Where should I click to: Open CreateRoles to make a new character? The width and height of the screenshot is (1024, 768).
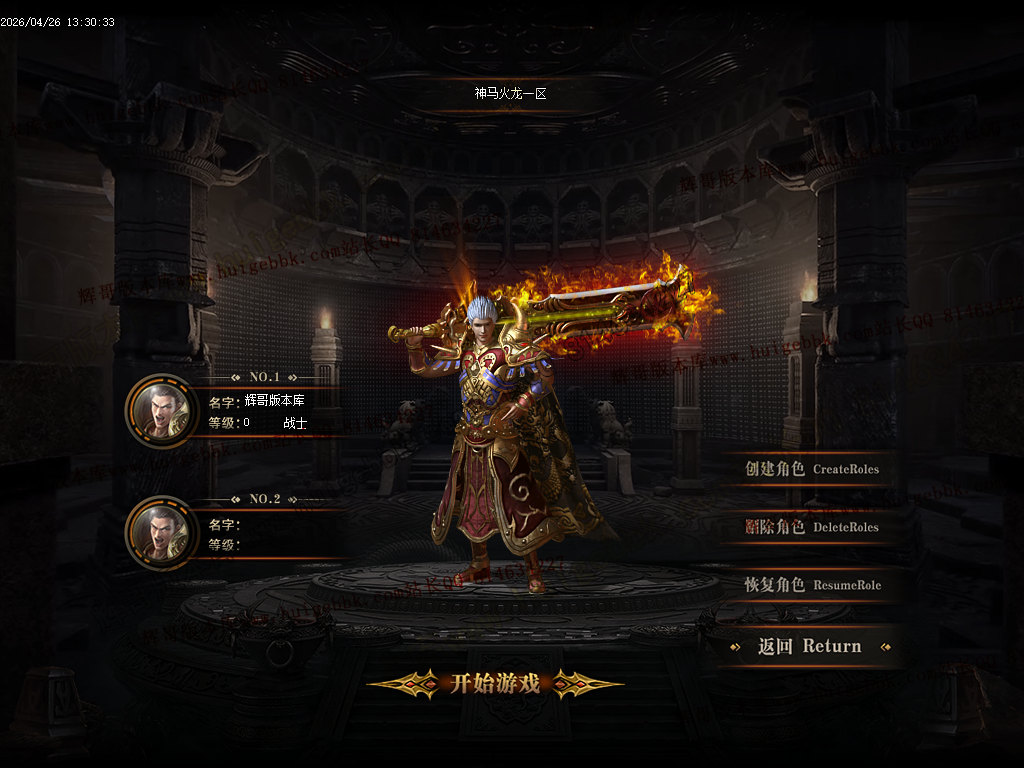coord(811,469)
